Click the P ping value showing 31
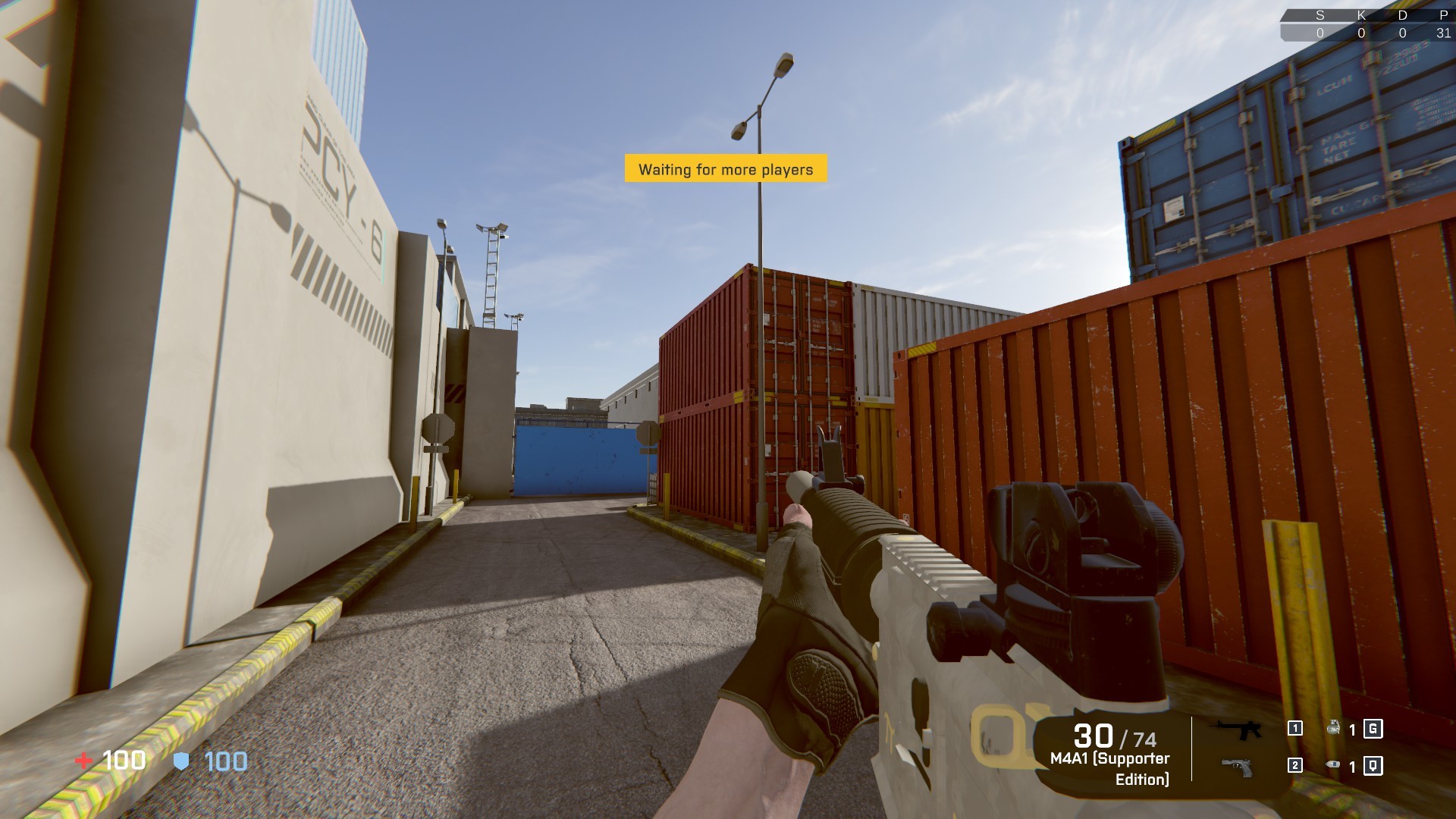Viewport: 1456px width, 819px height. coord(1444,33)
